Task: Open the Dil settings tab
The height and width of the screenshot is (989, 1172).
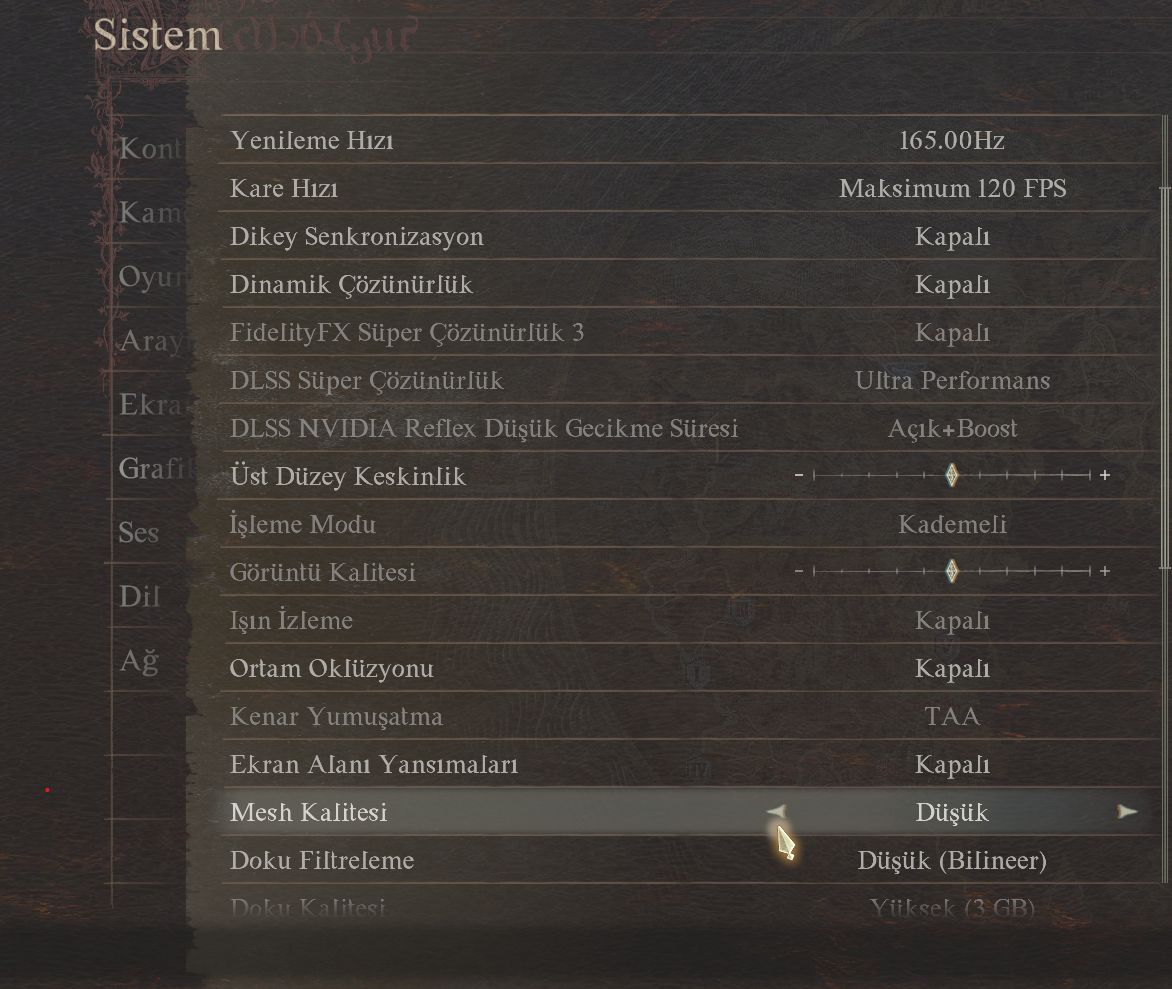Action: 139,596
